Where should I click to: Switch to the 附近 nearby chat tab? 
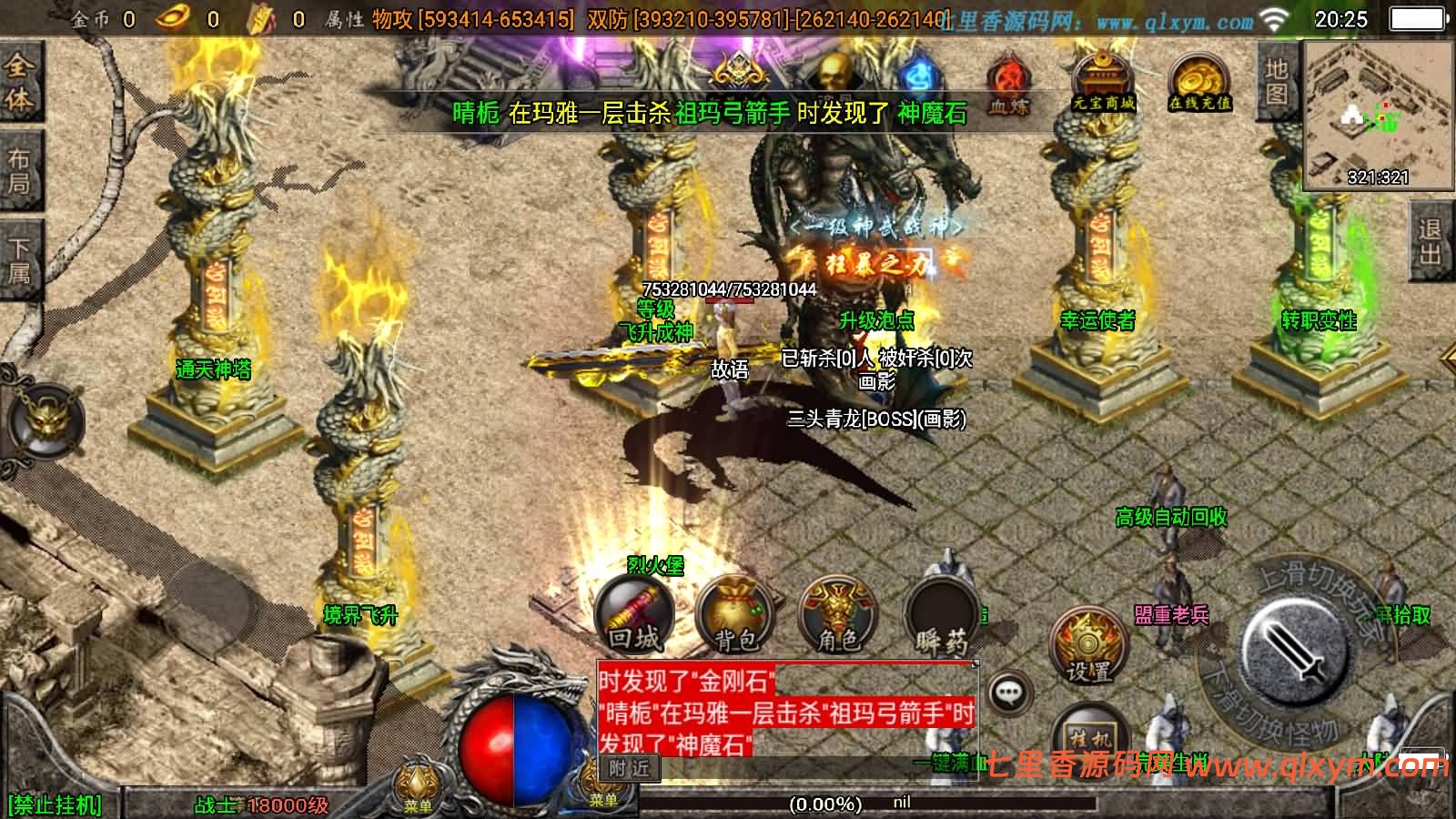(x=629, y=768)
